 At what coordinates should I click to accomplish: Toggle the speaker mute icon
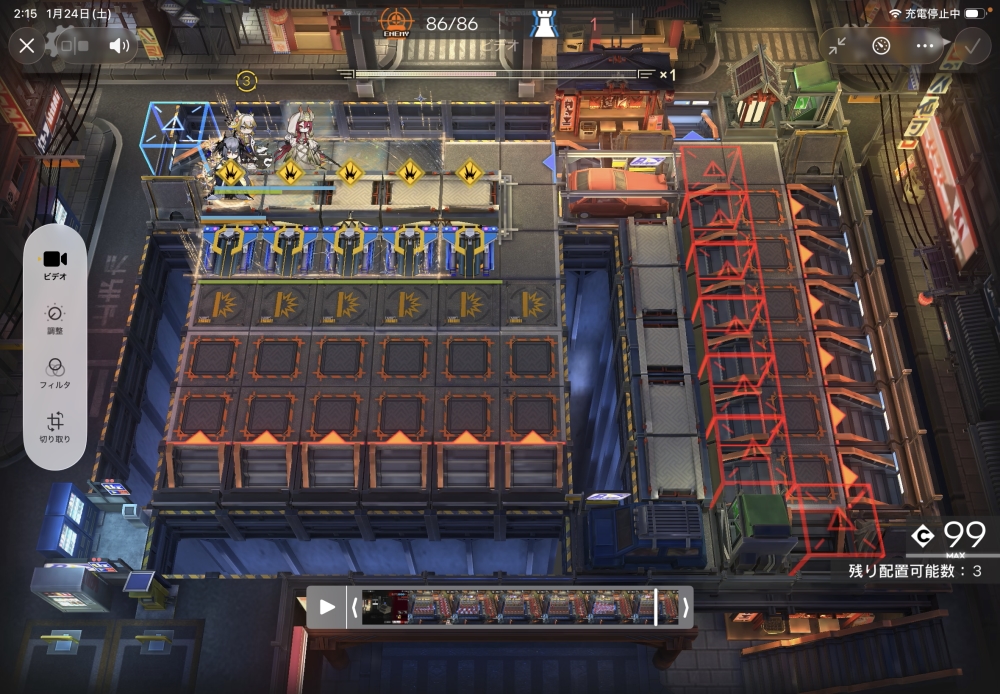[120, 46]
